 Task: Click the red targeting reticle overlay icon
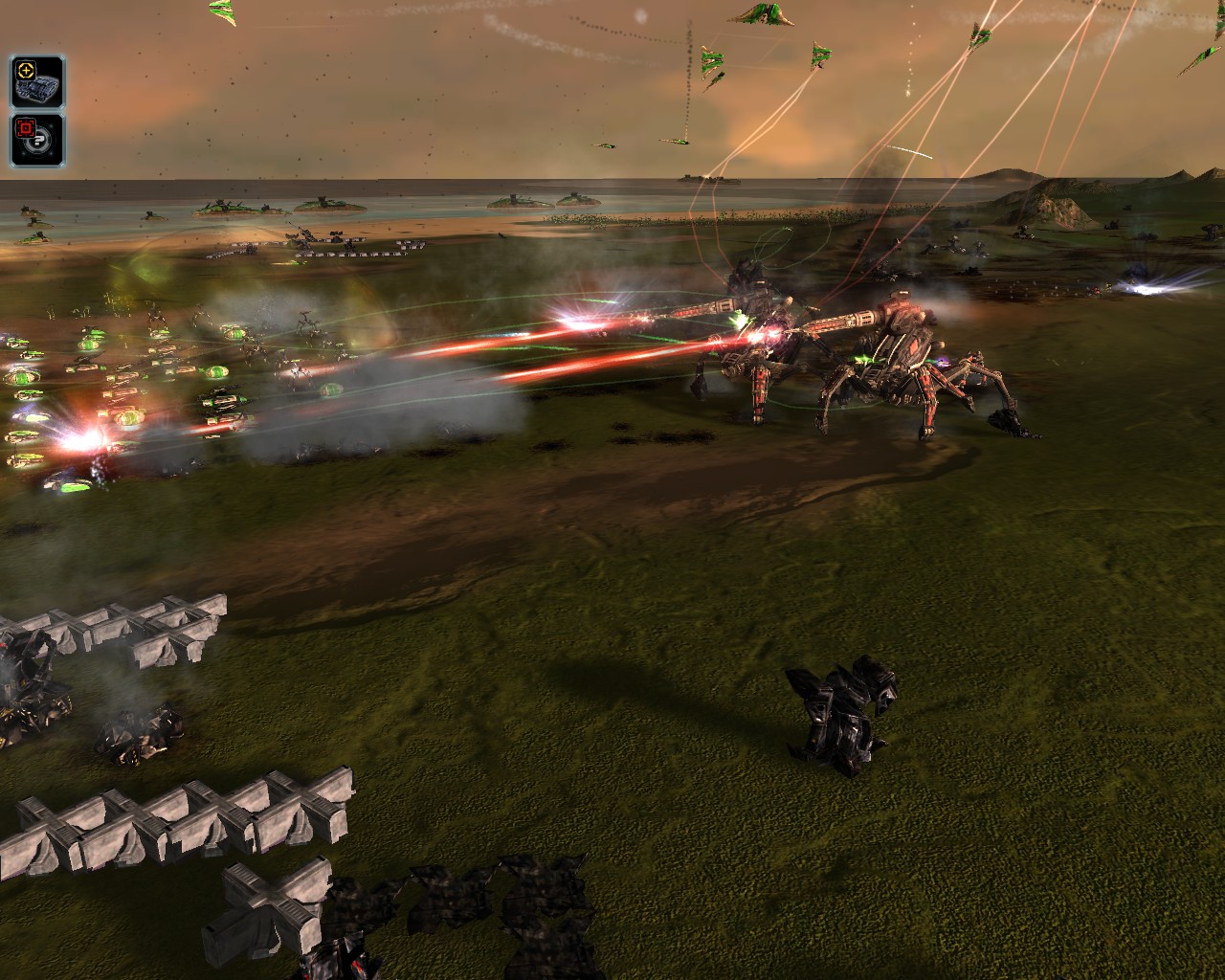point(26,126)
